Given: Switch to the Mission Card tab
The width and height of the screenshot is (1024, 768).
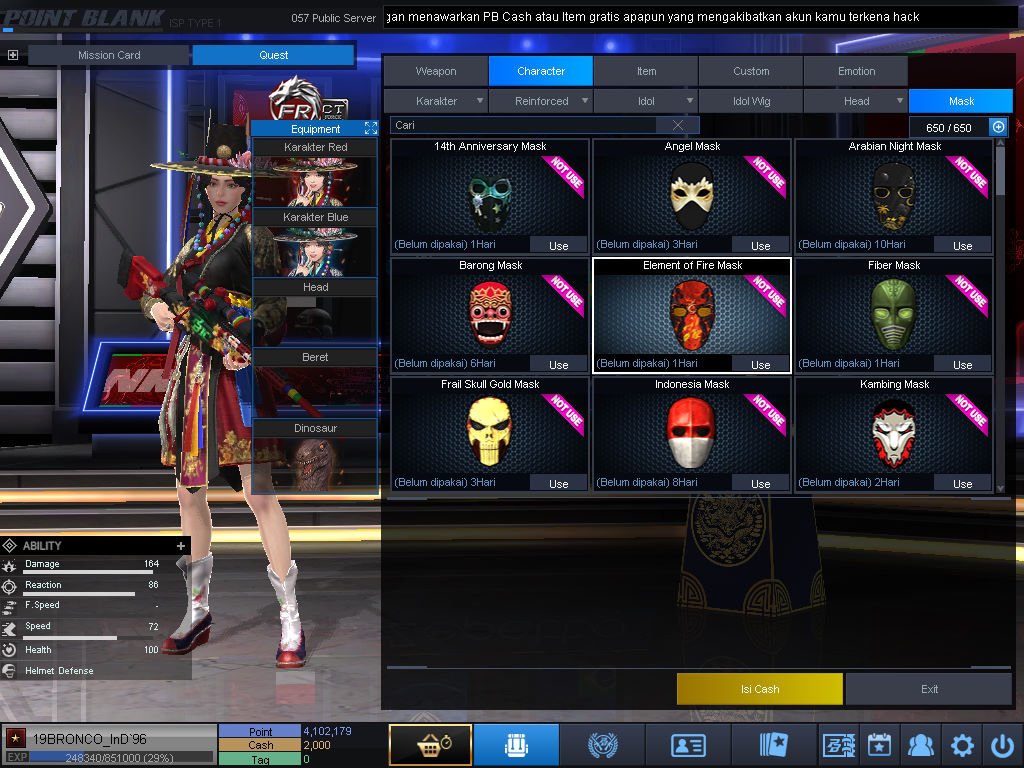Looking at the screenshot, I should coord(109,55).
